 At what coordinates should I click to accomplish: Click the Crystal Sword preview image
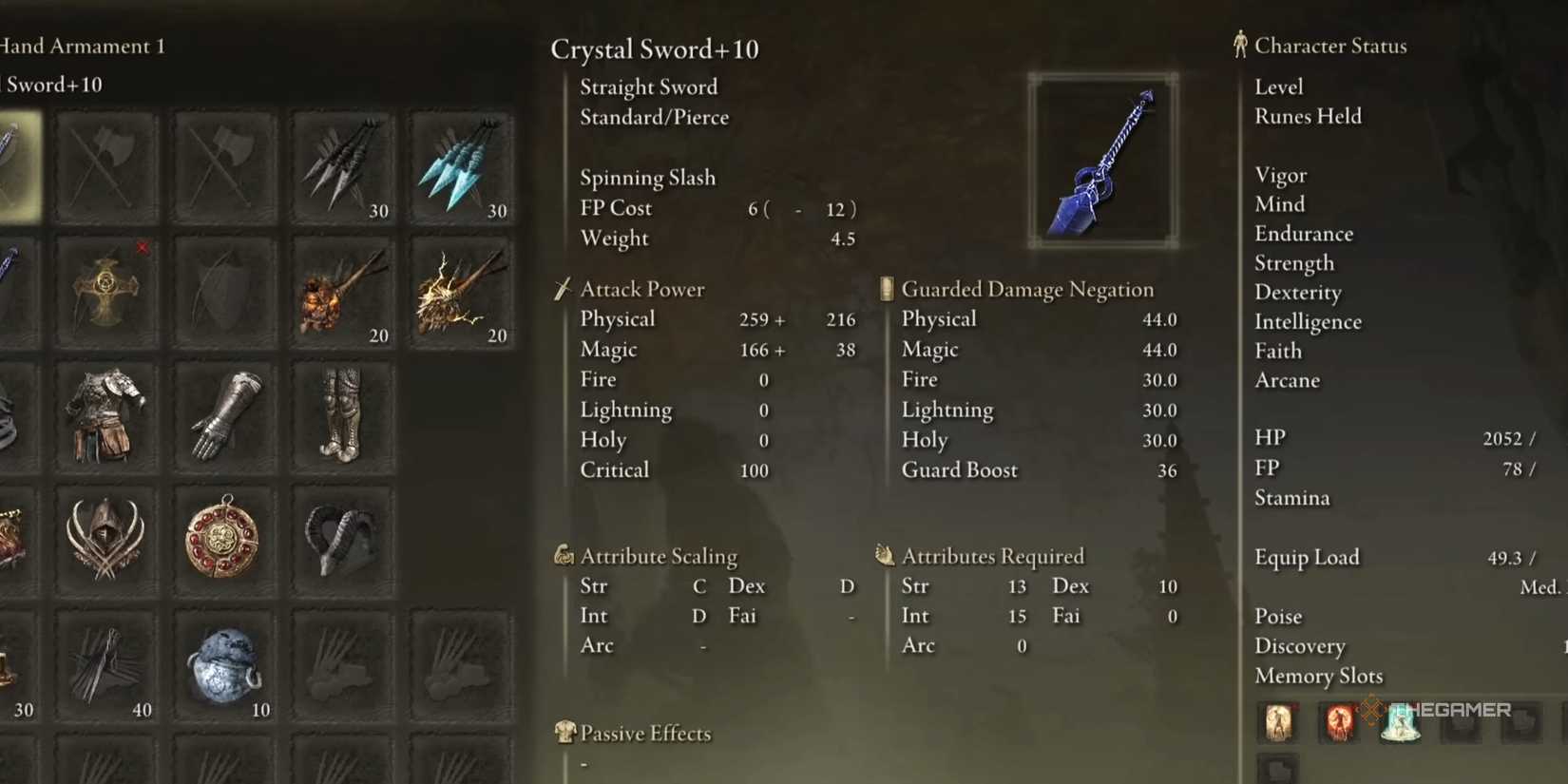coord(1104,159)
